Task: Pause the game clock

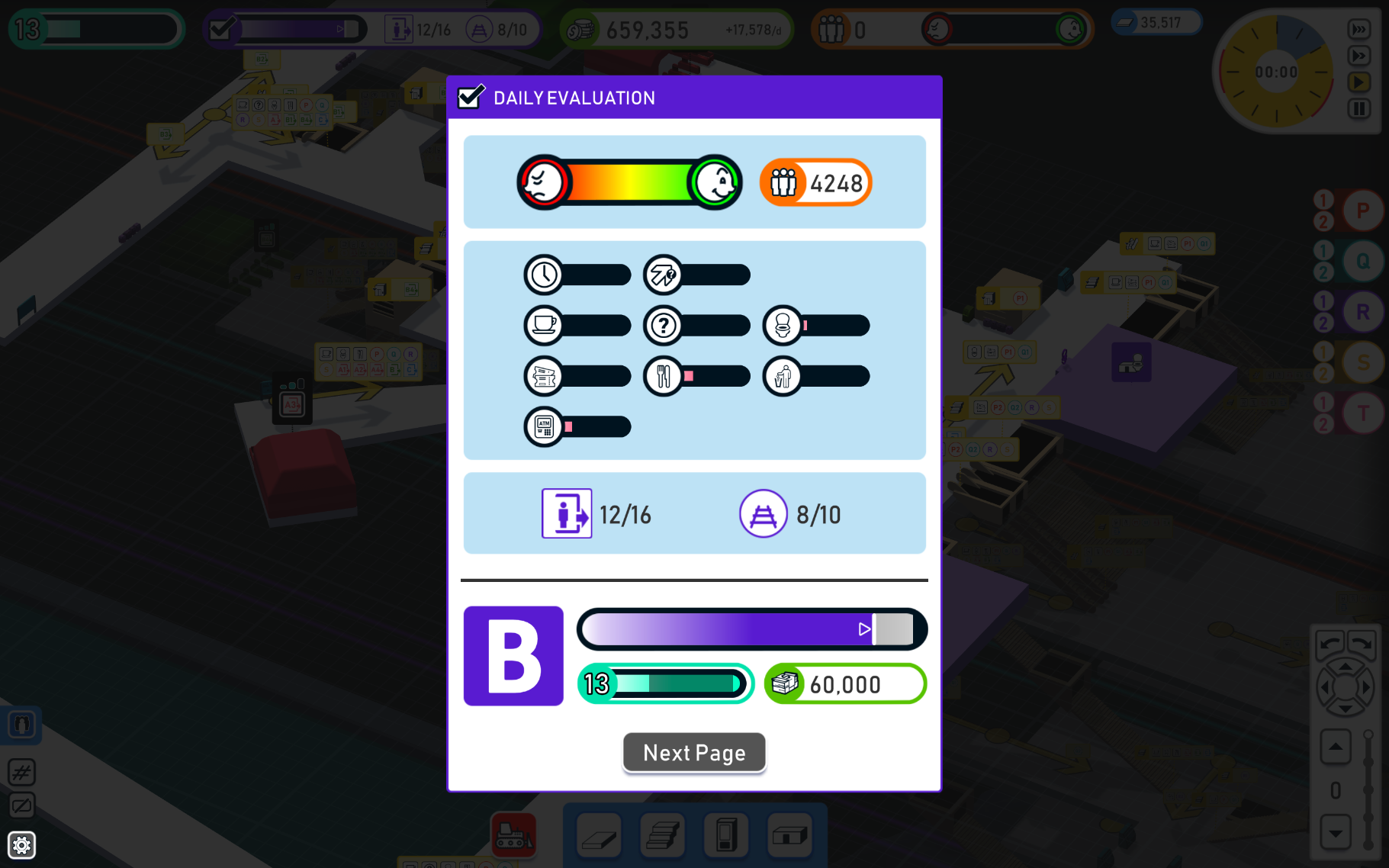Action: click(1359, 108)
